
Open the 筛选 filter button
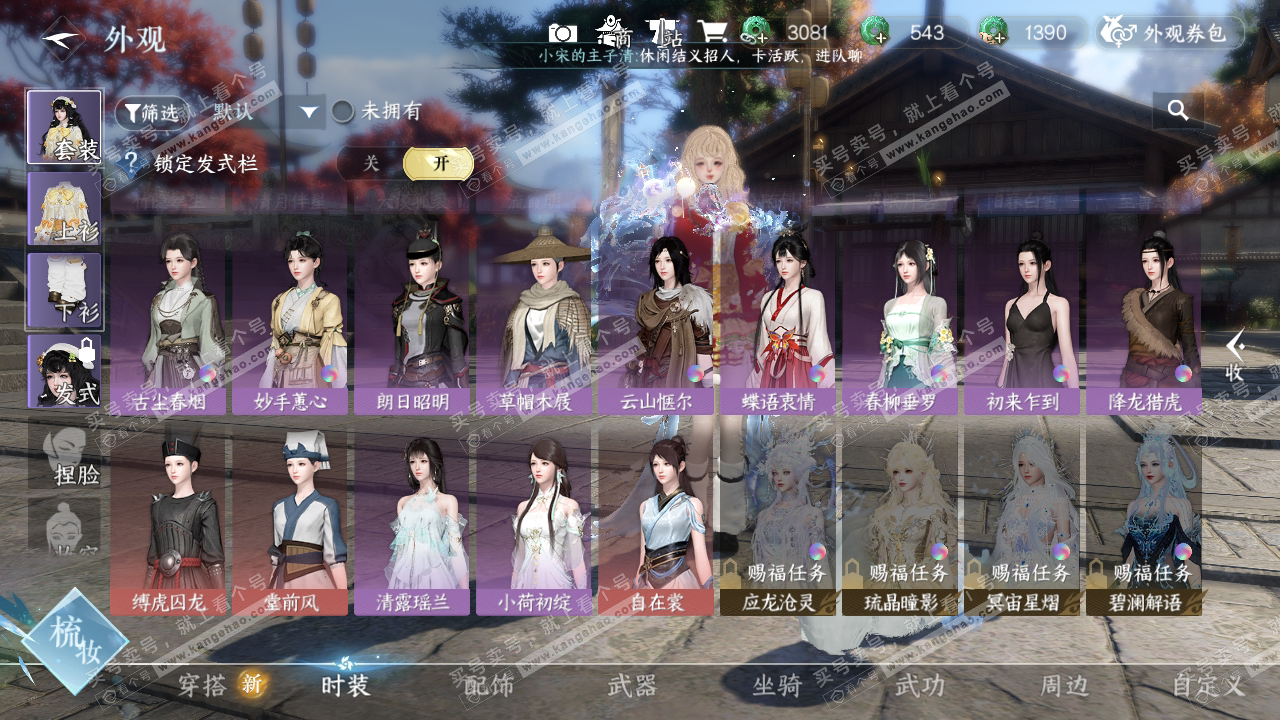[x=152, y=112]
